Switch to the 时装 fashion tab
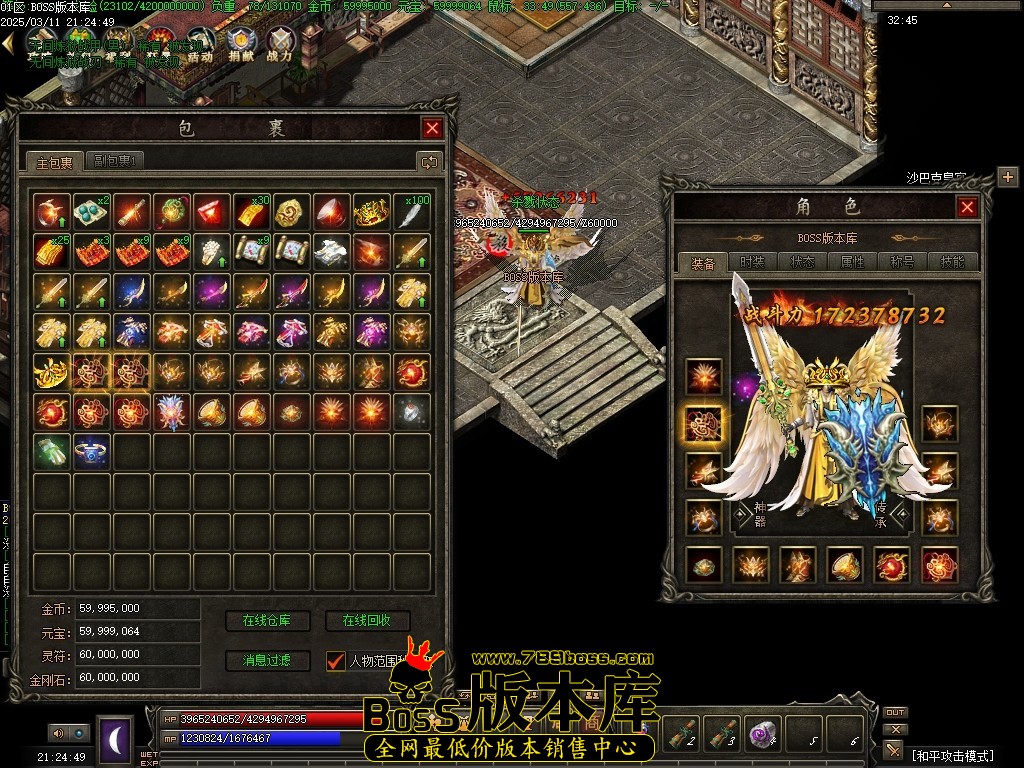 click(753, 262)
